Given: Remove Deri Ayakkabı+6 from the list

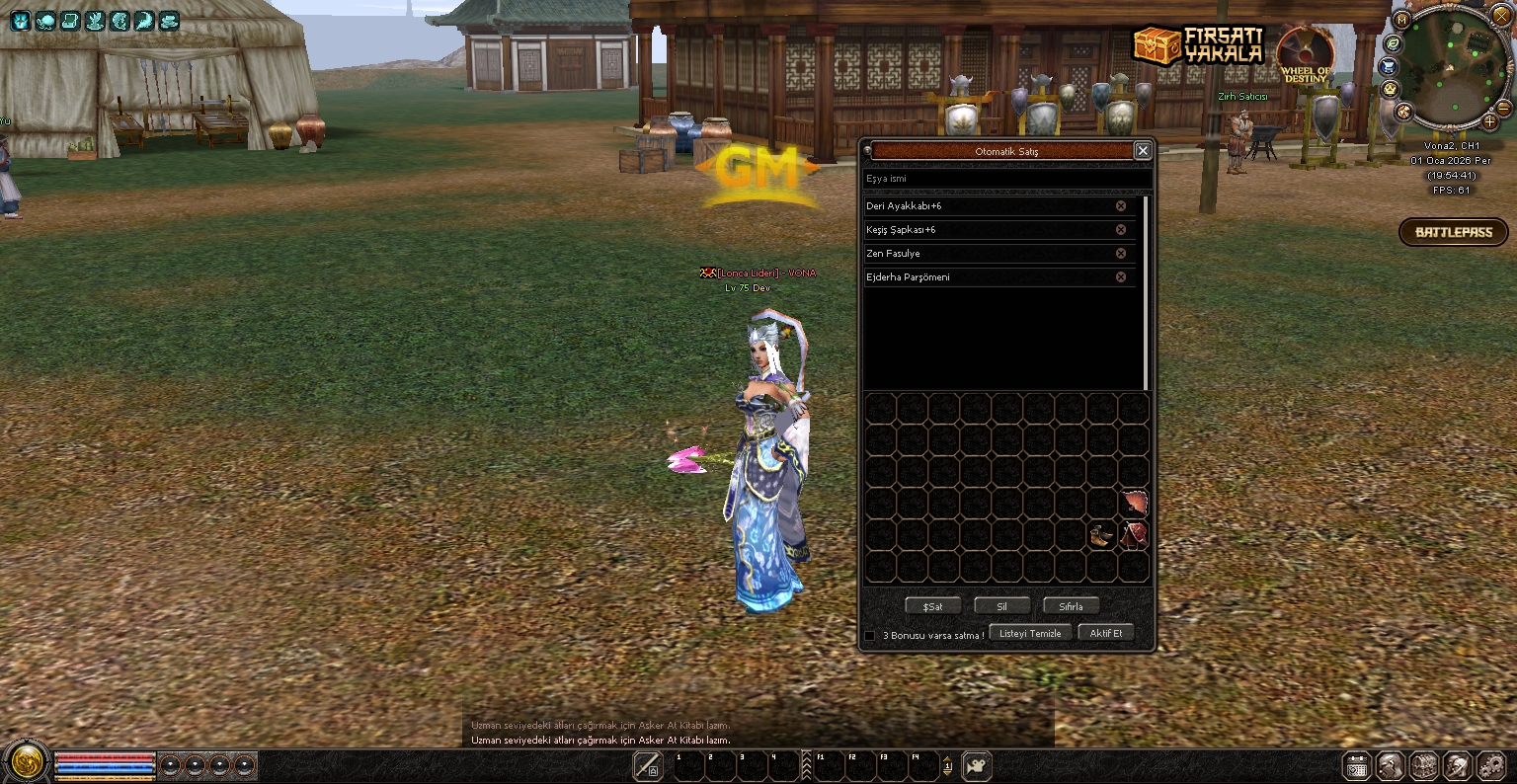Looking at the screenshot, I should (x=1121, y=206).
